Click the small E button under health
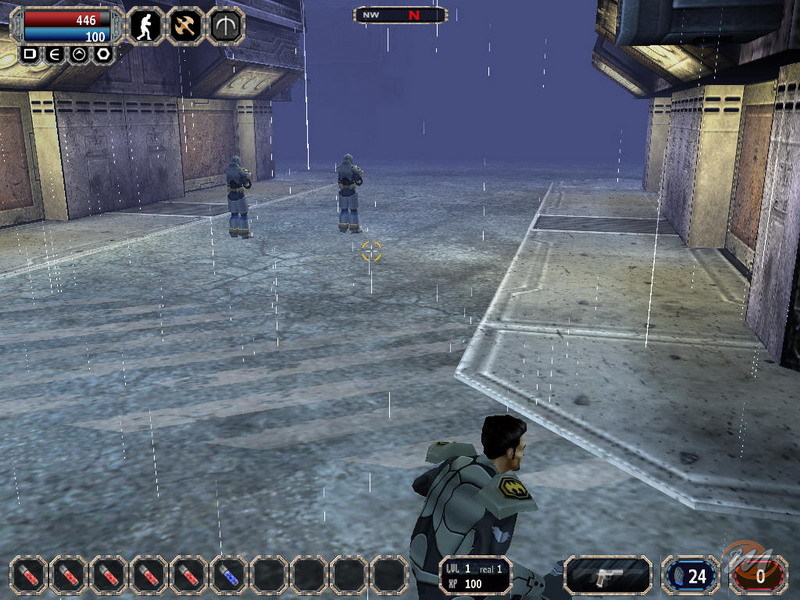Viewport: 800px width, 600px height. pos(53,53)
